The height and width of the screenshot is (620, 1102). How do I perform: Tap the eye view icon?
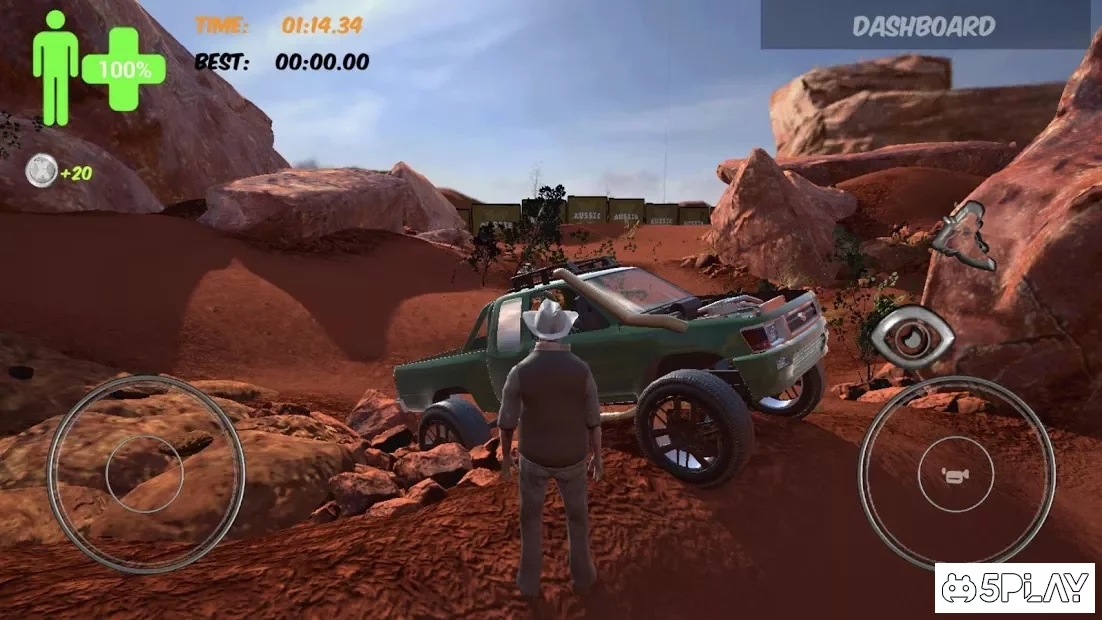(x=911, y=337)
